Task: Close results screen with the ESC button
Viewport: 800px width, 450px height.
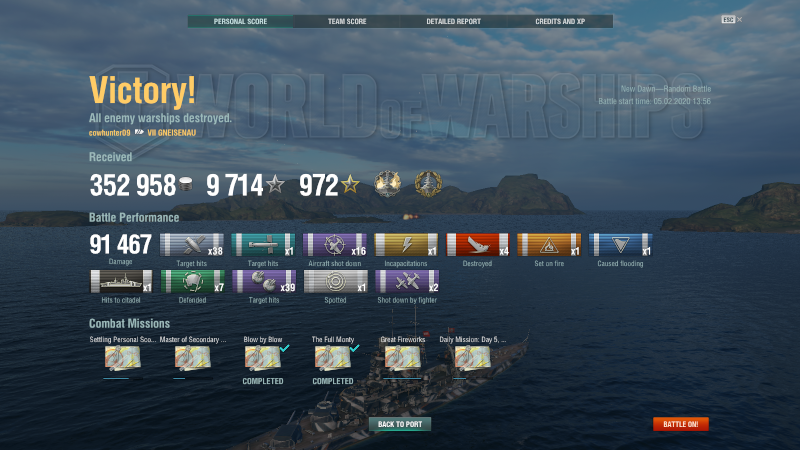Action: click(x=728, y=19)
